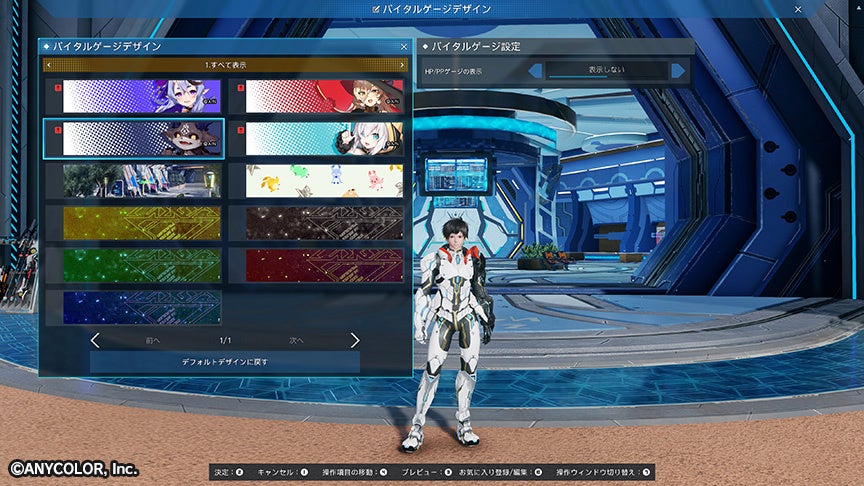Viewport: 864px width, 486px height.
Task: Go to next design page arrow
Action: click(354, 340)
